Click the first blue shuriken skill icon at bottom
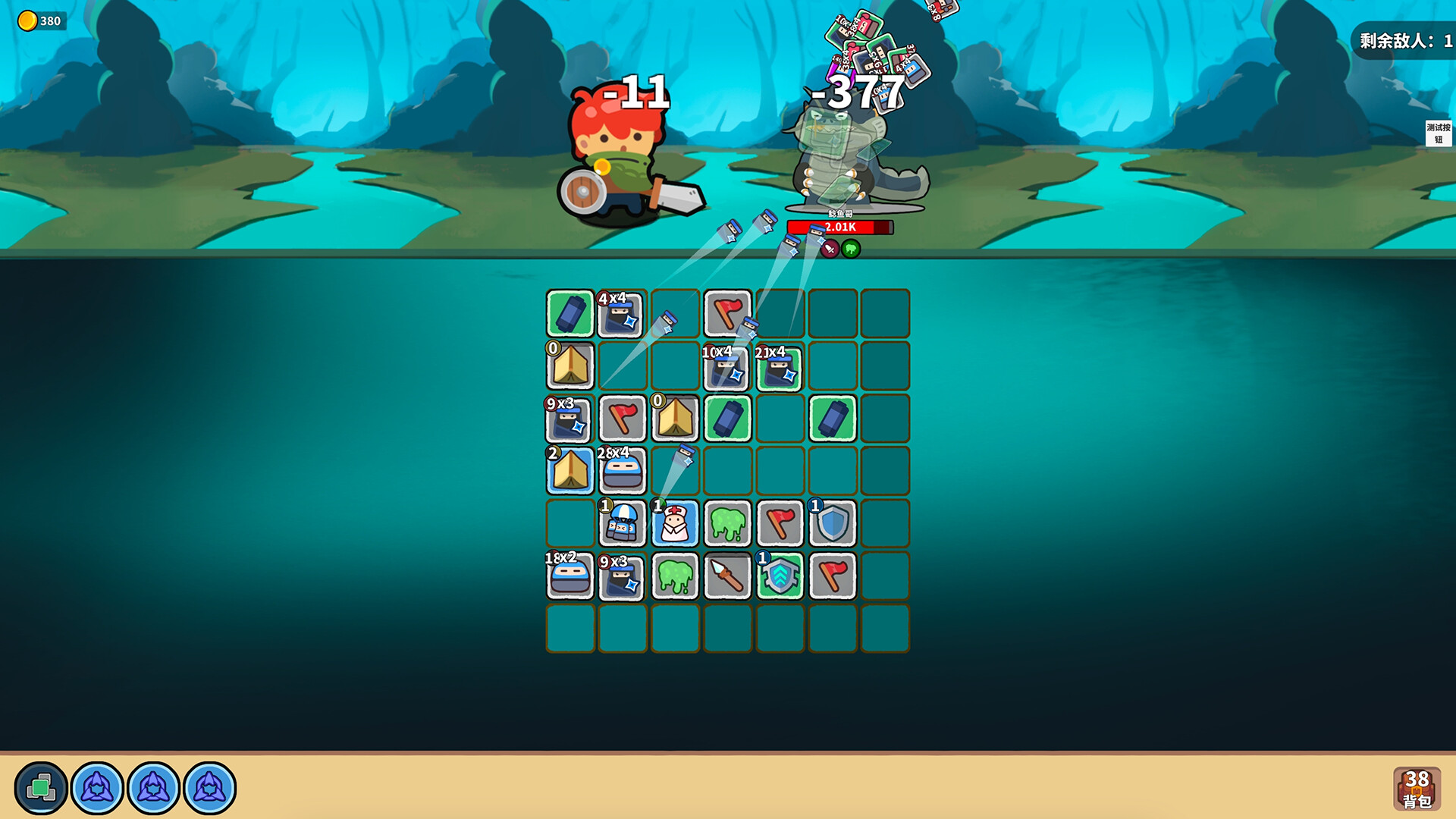This screenshot has width=1456, height=819. 97,786
